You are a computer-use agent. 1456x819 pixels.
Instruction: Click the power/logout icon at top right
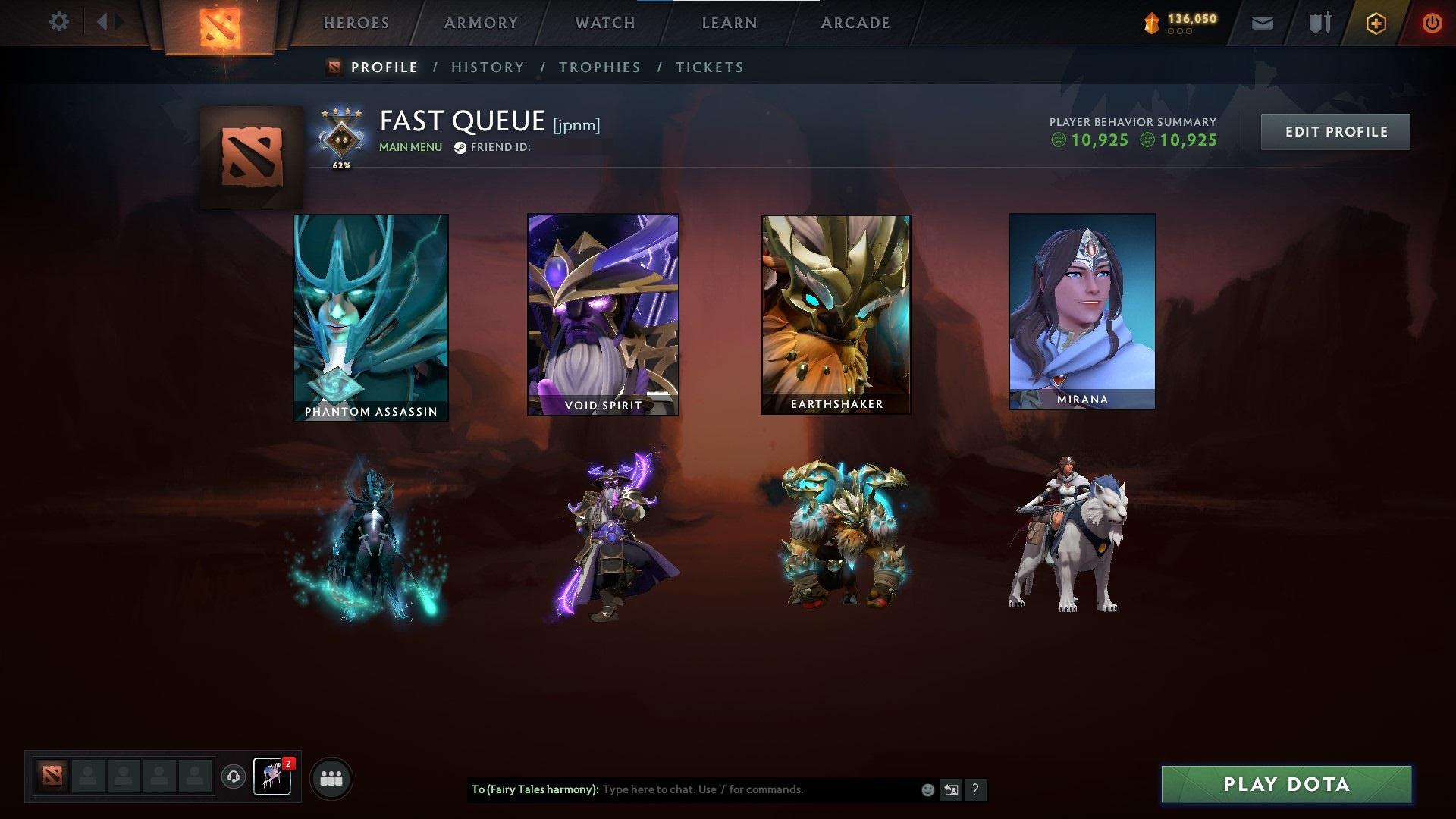(1432, 22)
